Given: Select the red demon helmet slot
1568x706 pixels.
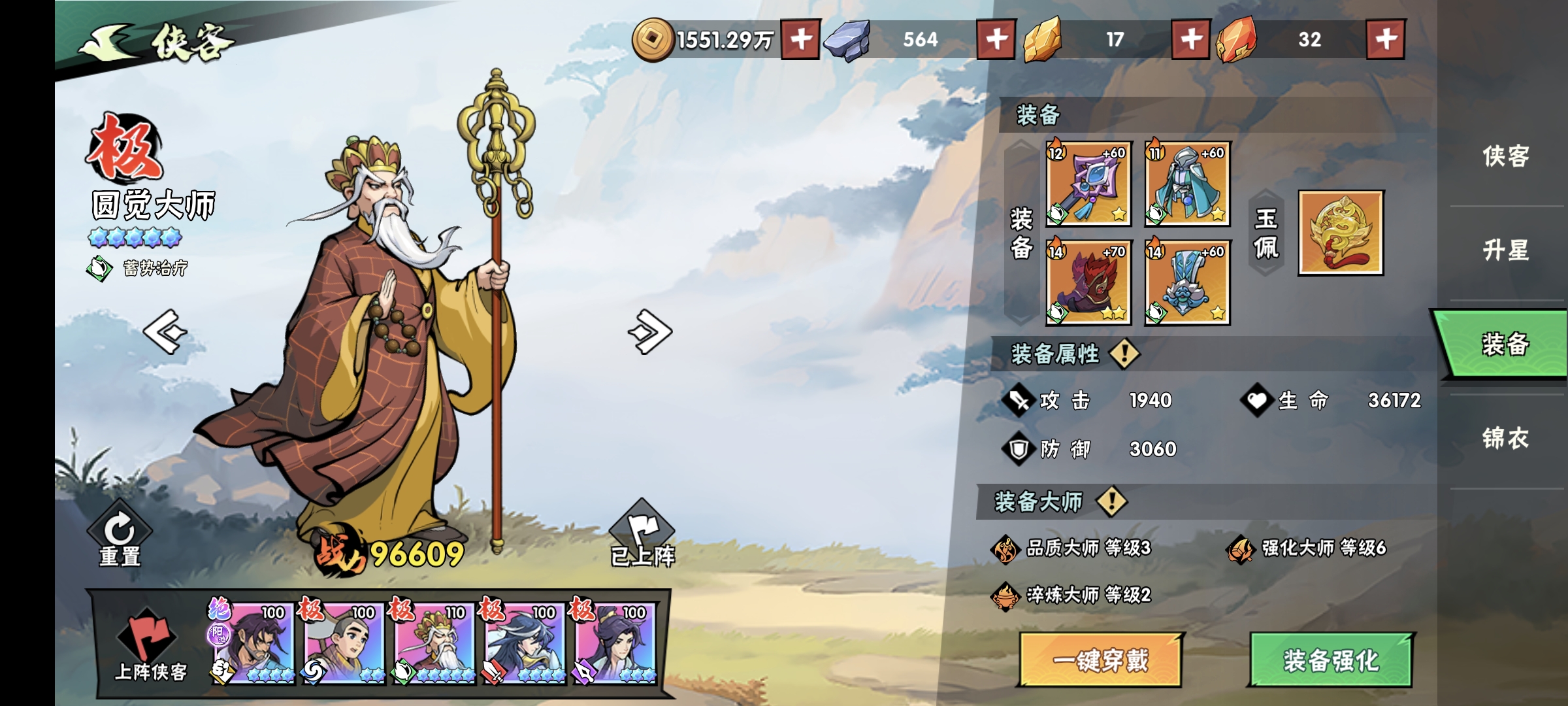Looking at the screenshot, I should pos(1088,282).
